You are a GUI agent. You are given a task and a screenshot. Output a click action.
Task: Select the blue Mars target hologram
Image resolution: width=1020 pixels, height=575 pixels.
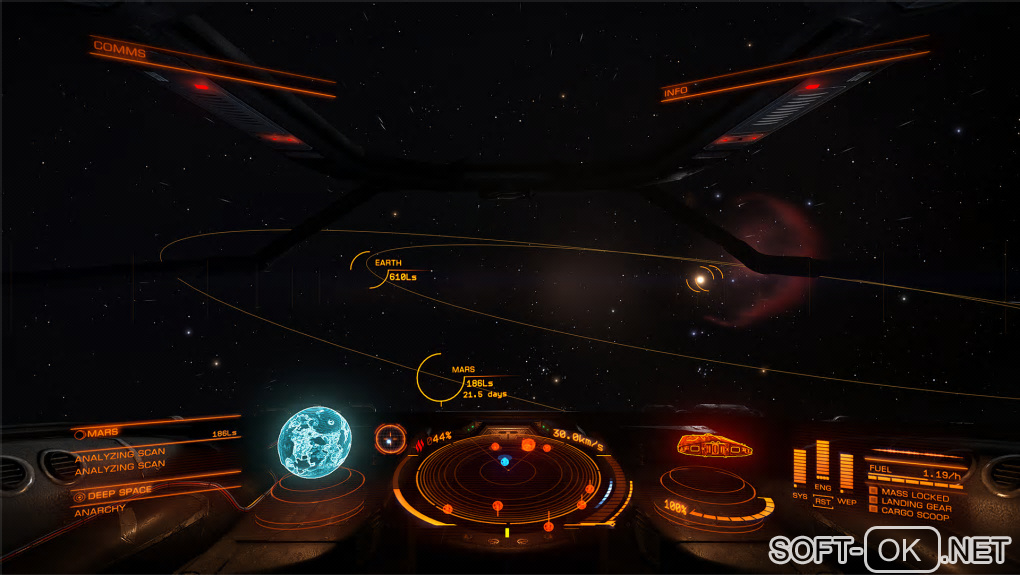pyautogui.click(x=315, y=441)
